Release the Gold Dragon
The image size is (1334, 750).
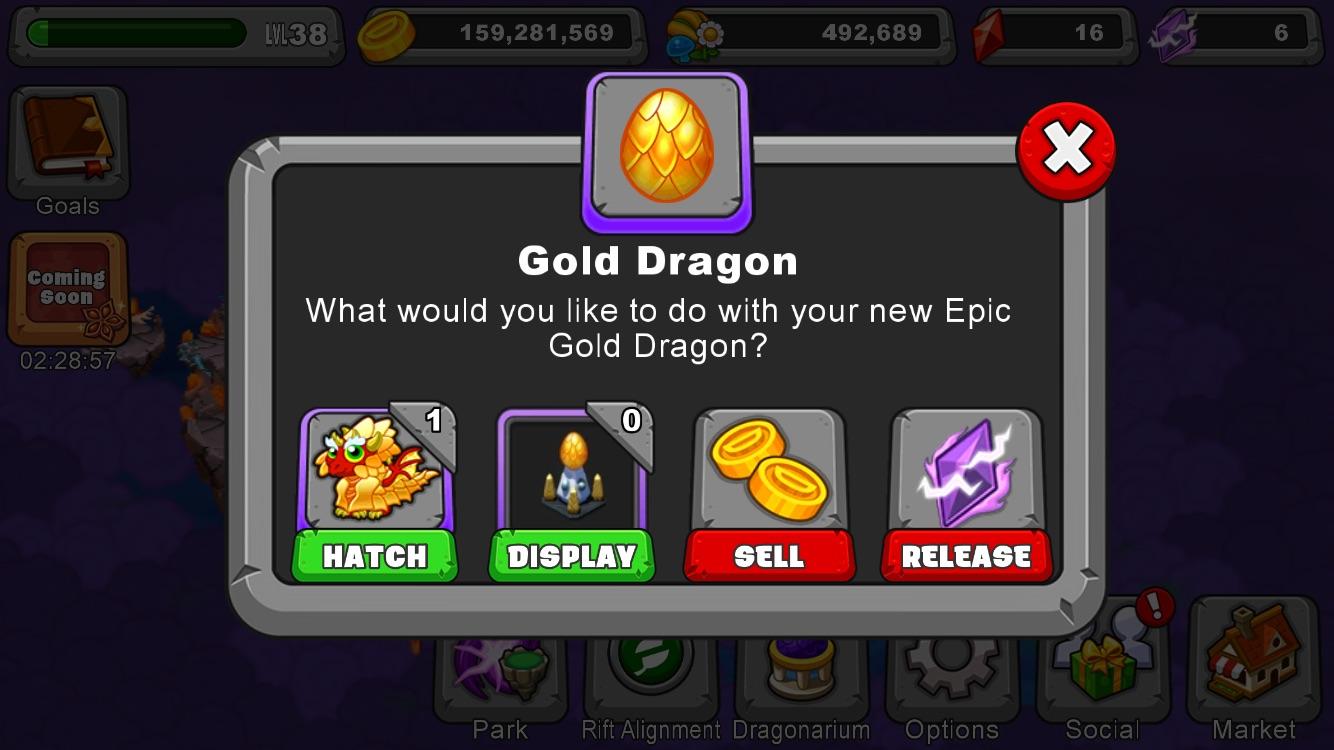point(966,557)
